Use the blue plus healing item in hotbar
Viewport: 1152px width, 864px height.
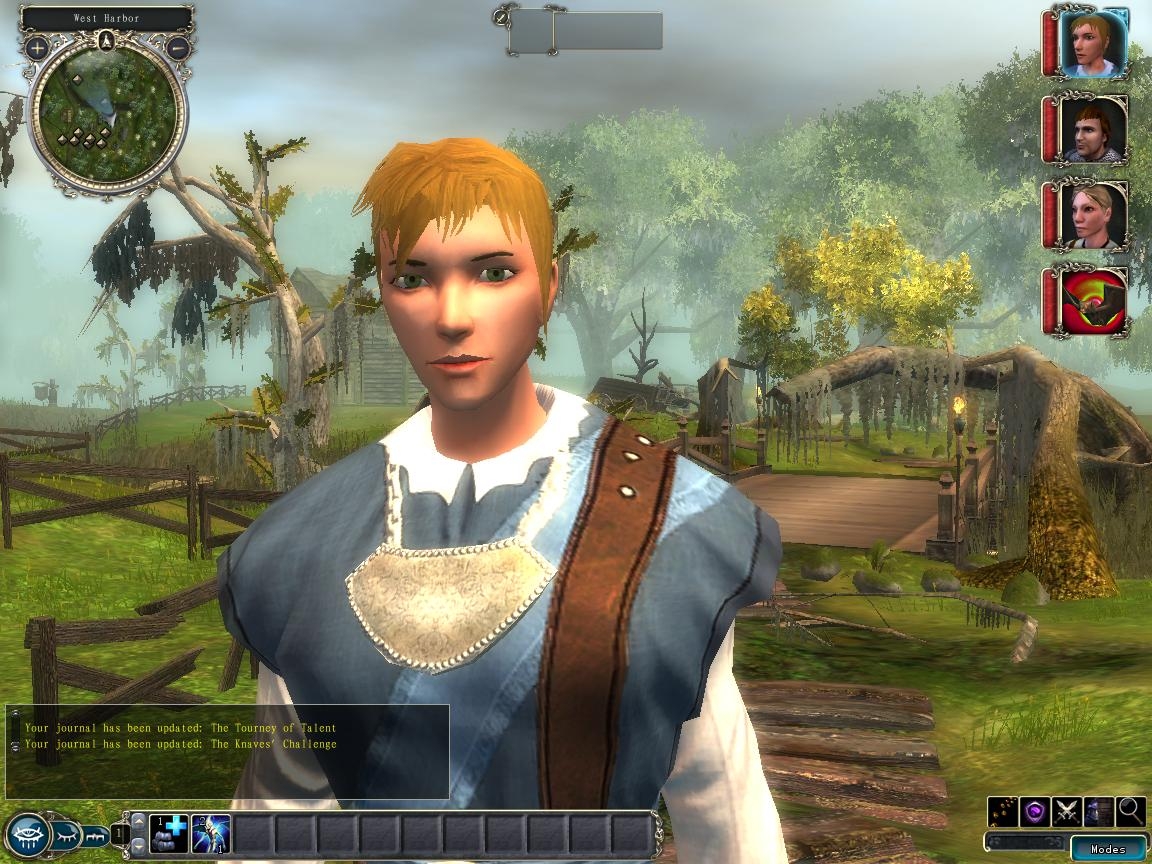tap(168, 834)
